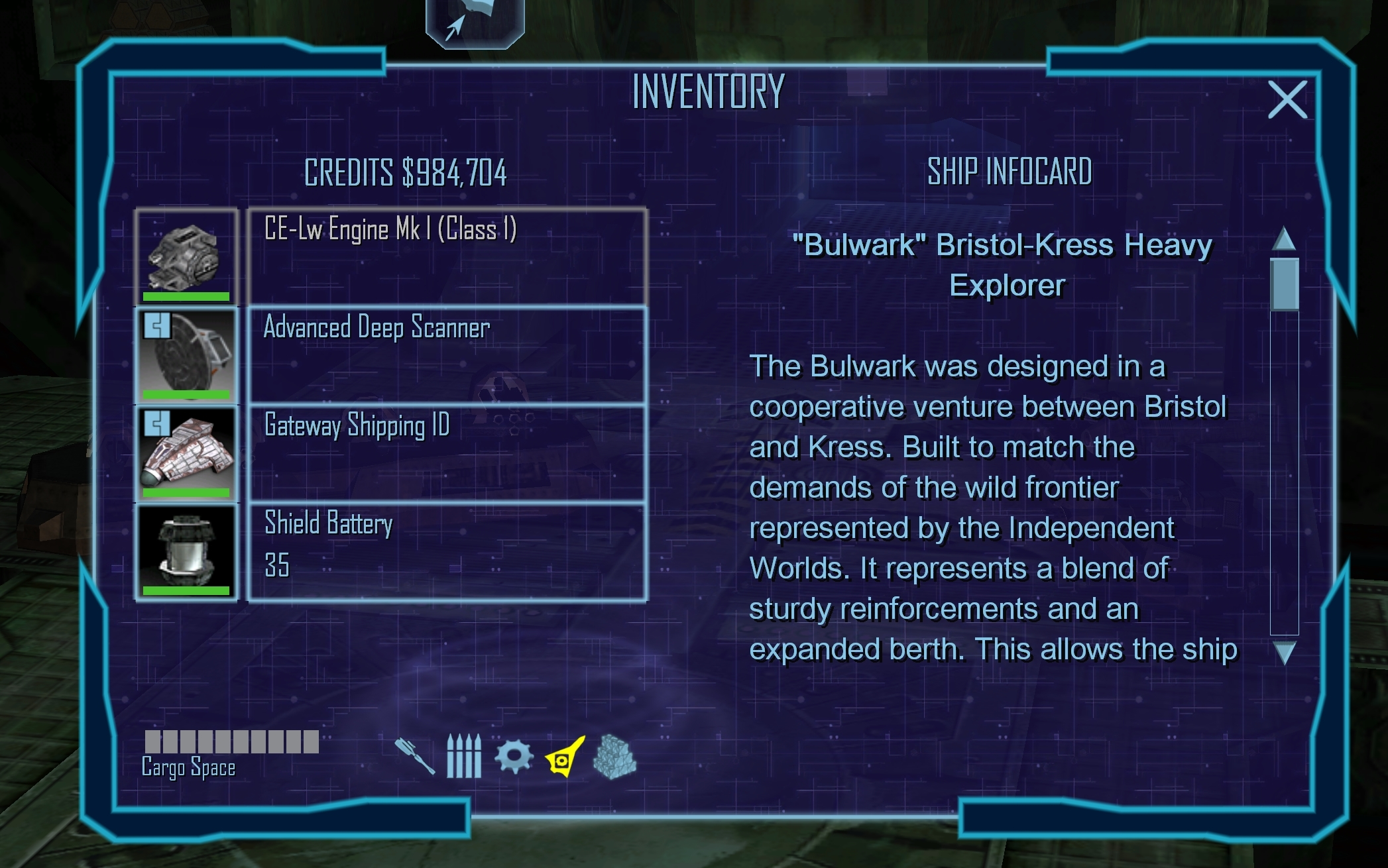1388x868 pixels.
Task: Click the infocard scrollbar thumb
Action: [x=1284, y=284]
